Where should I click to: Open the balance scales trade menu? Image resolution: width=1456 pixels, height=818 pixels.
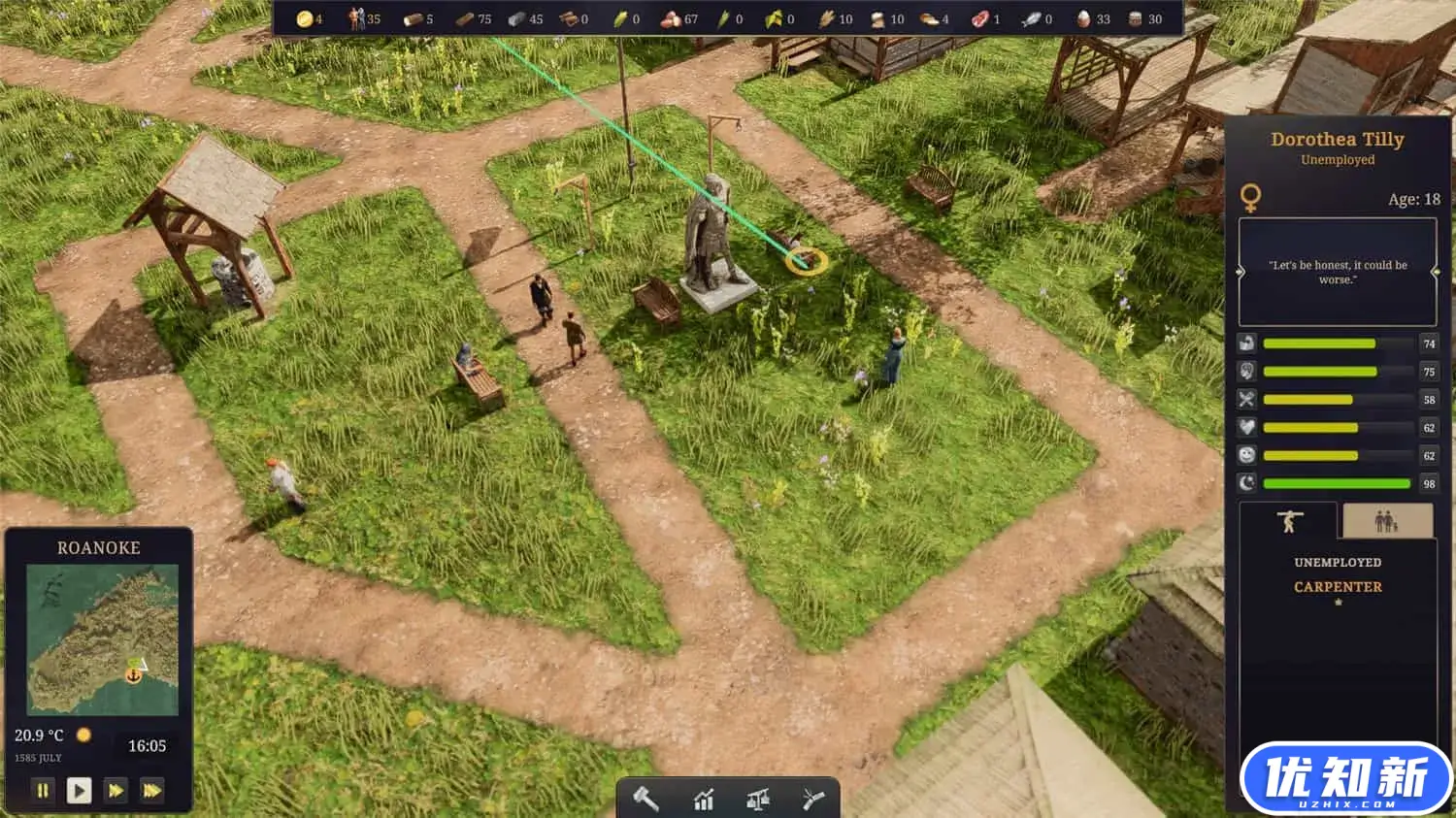click(x=758, y=800)
